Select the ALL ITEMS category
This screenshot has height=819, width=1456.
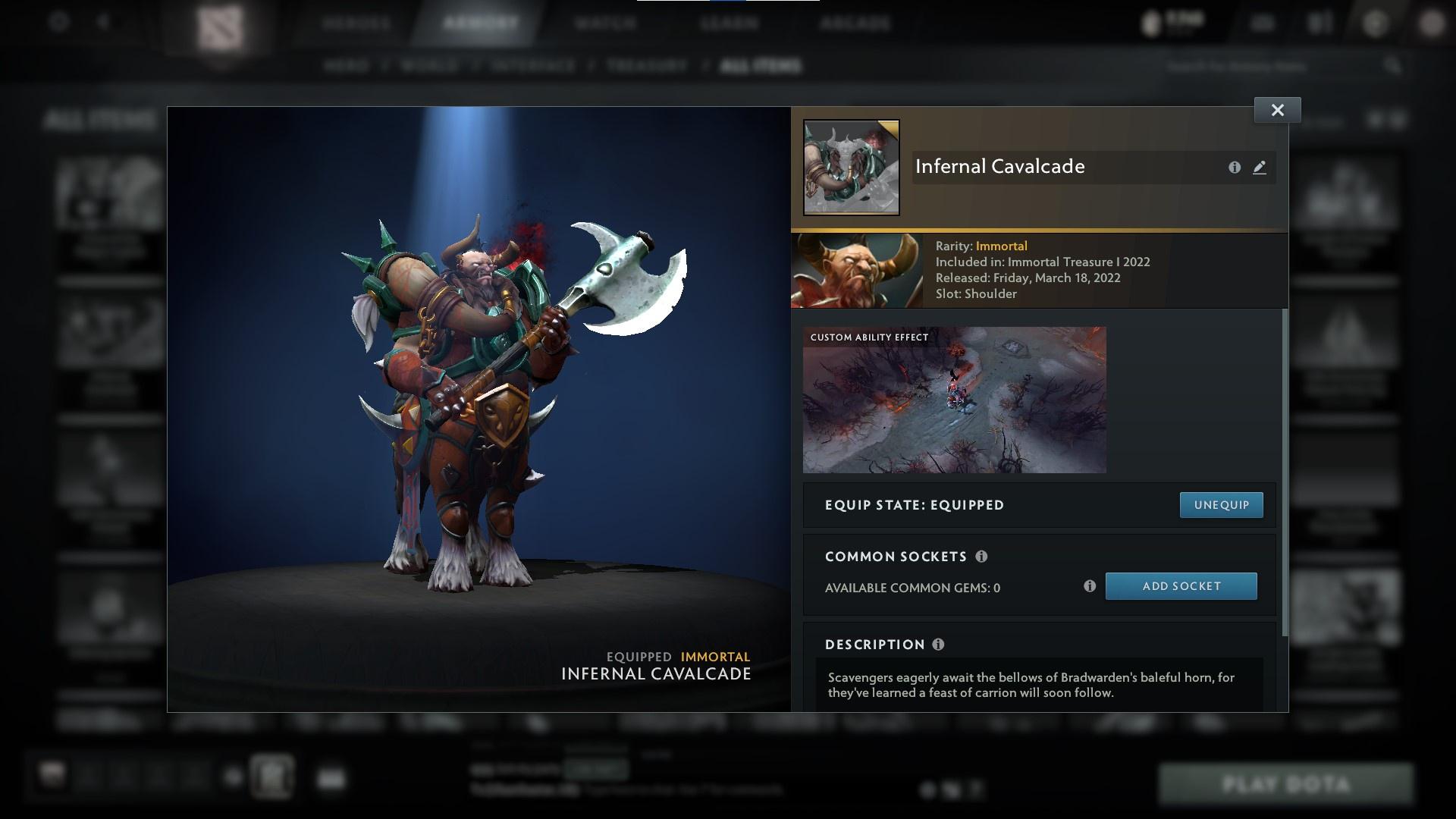[x=761, y=66]
